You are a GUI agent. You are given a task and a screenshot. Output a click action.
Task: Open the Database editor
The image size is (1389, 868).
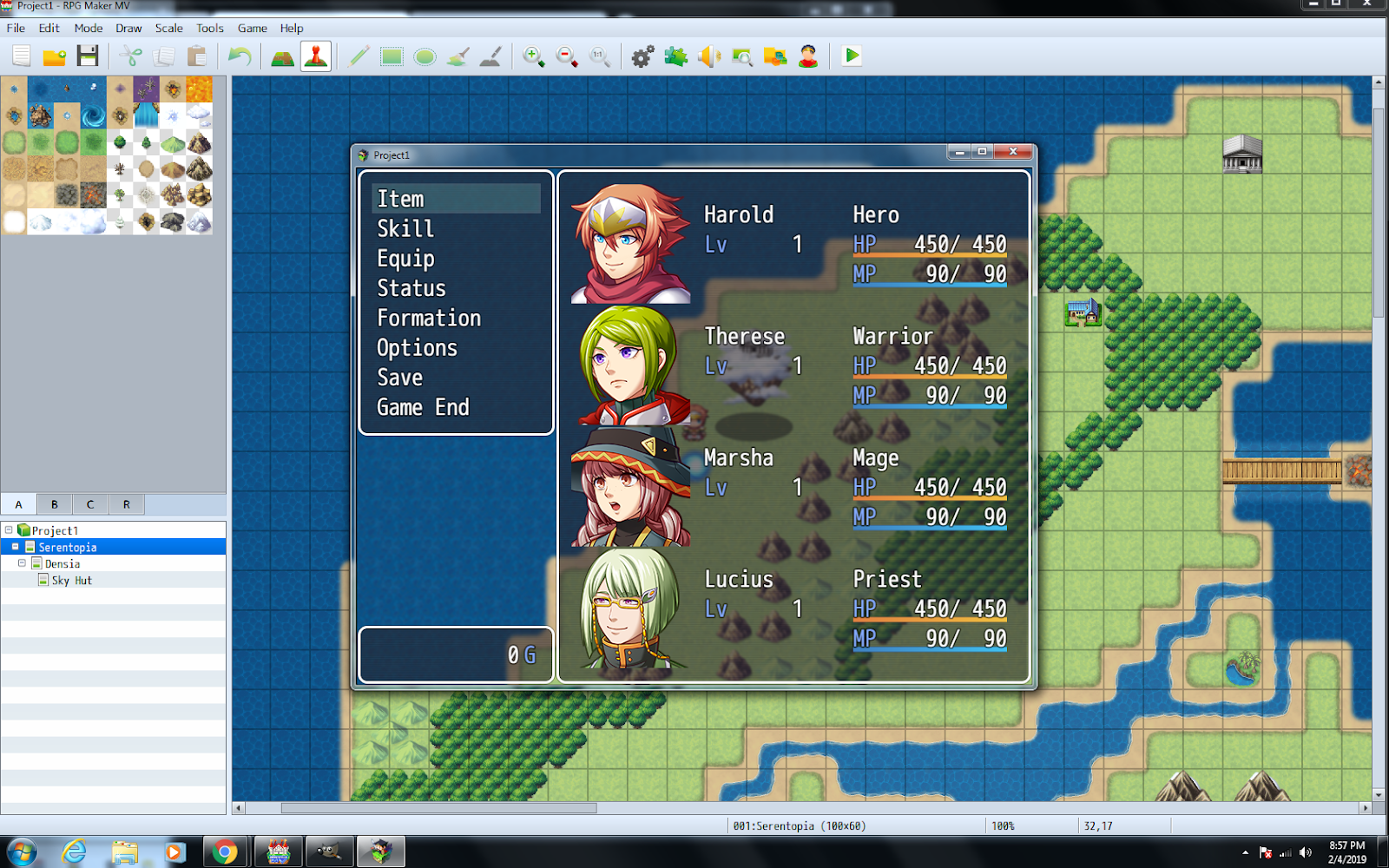point(642,56)
